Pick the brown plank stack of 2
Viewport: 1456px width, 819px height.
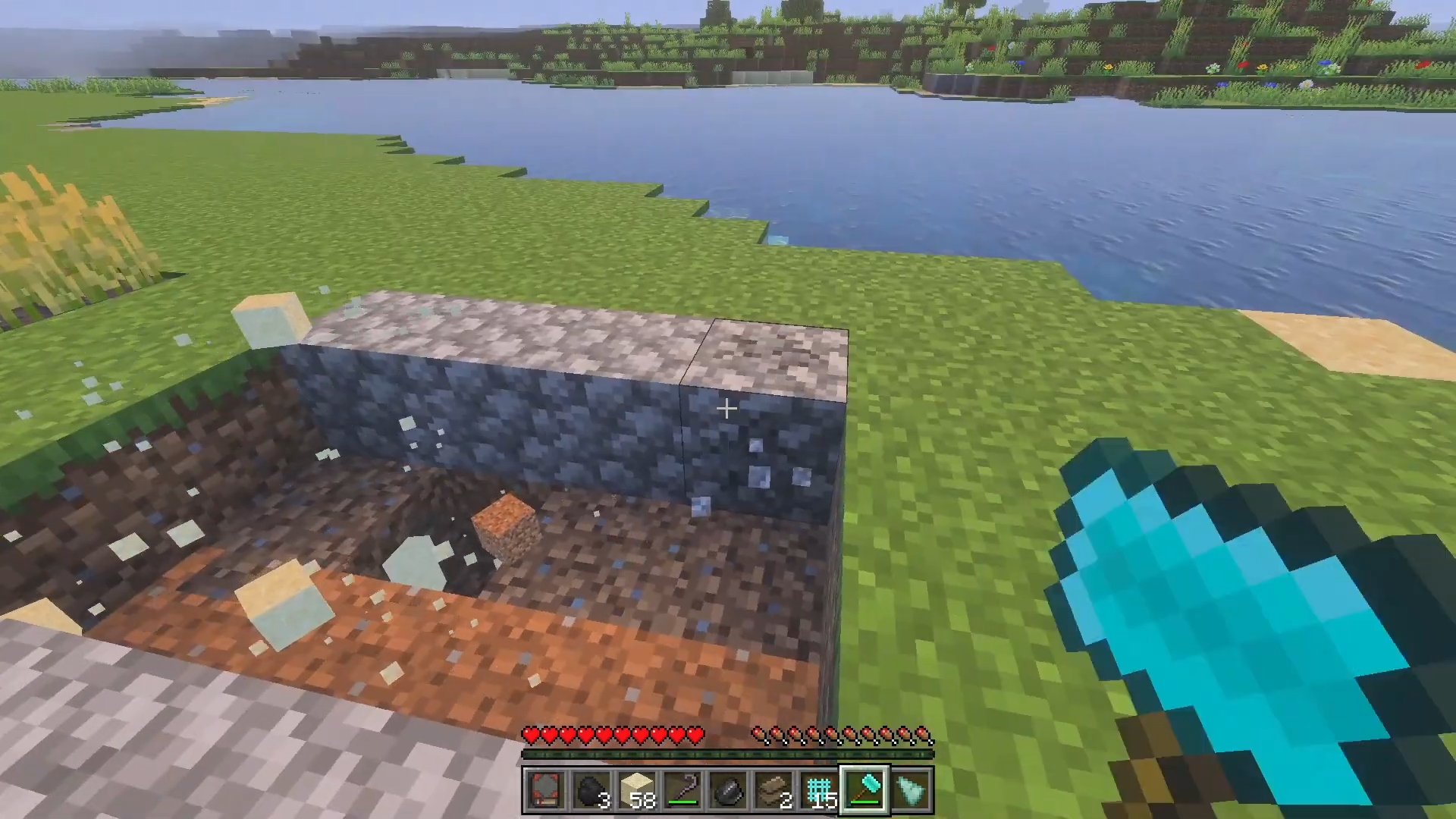pyautogui.click(x=773, y=791)
